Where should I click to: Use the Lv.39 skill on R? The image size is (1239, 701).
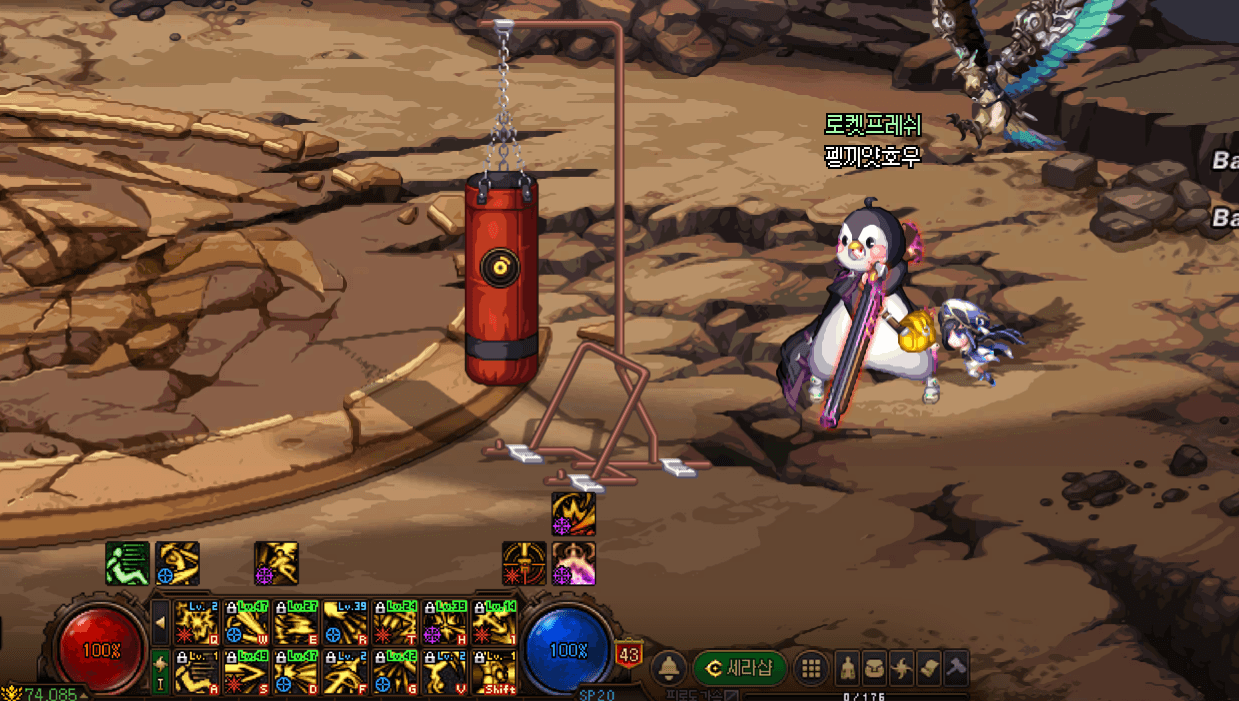pyautogui.click(x=345, y=622)
